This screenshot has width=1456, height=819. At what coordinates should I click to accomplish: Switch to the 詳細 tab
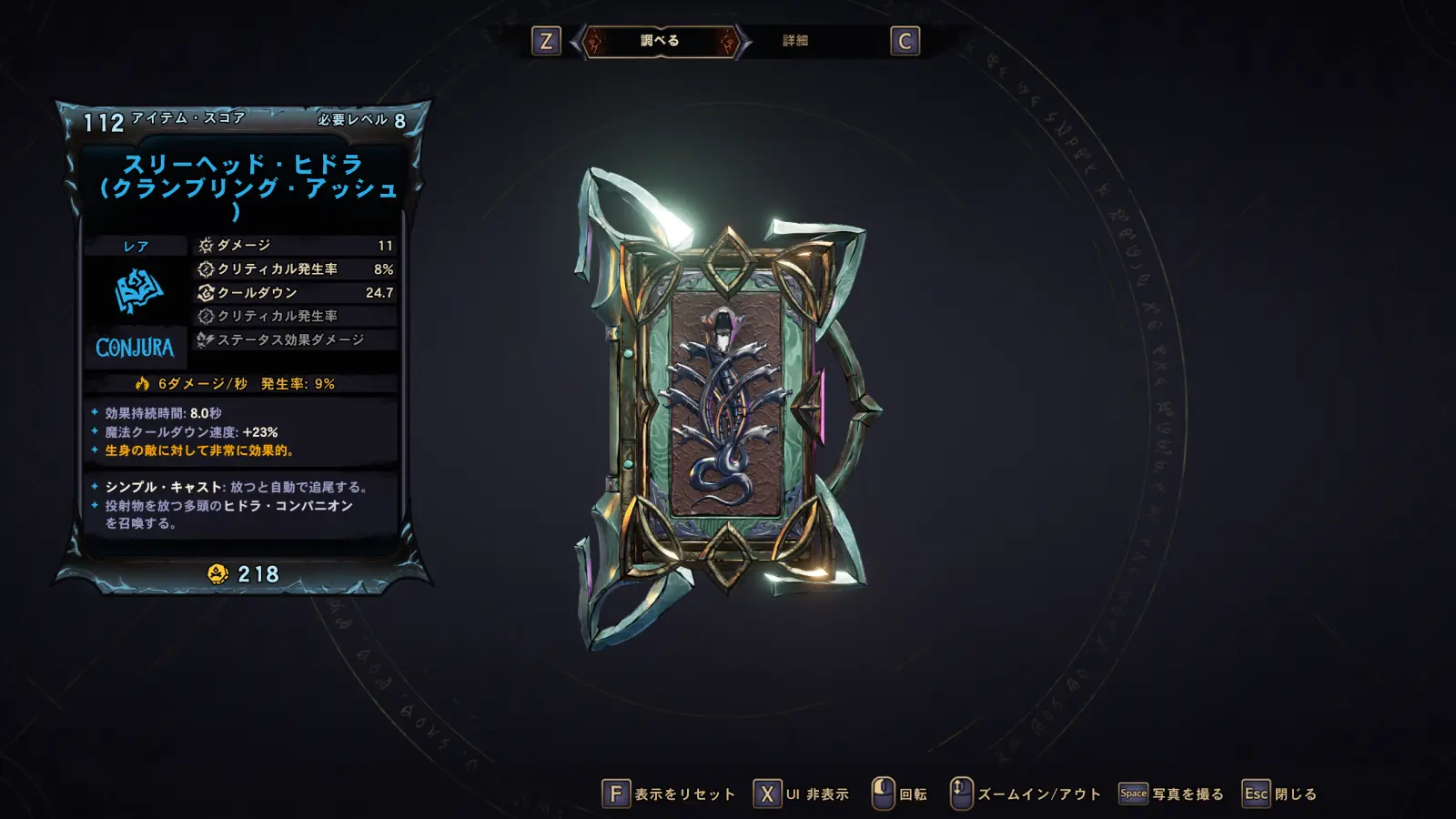pyautogui.click(x=795, y=41)
